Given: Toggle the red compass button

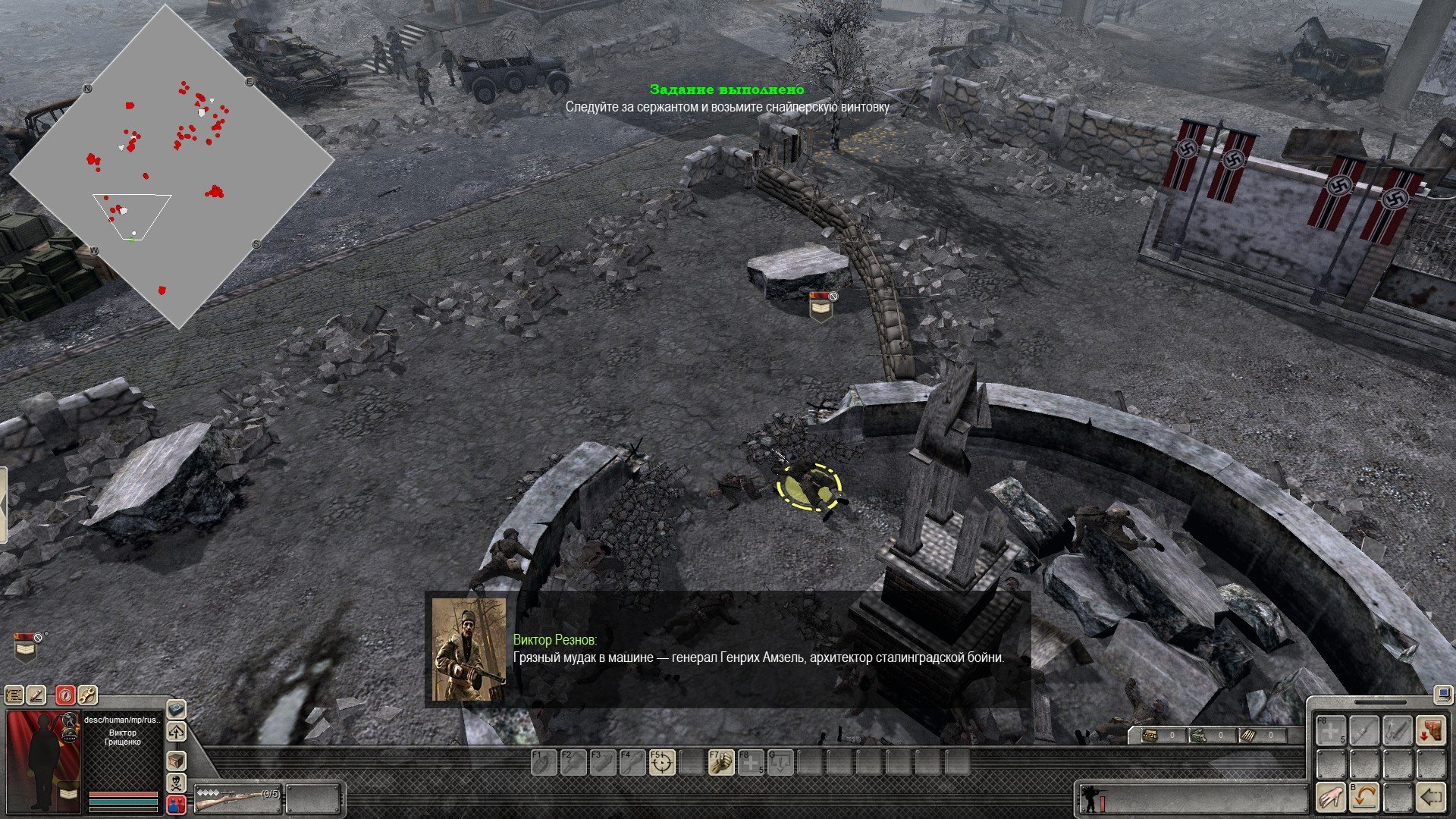Looking at the screenshot, I should coord(66,695).
